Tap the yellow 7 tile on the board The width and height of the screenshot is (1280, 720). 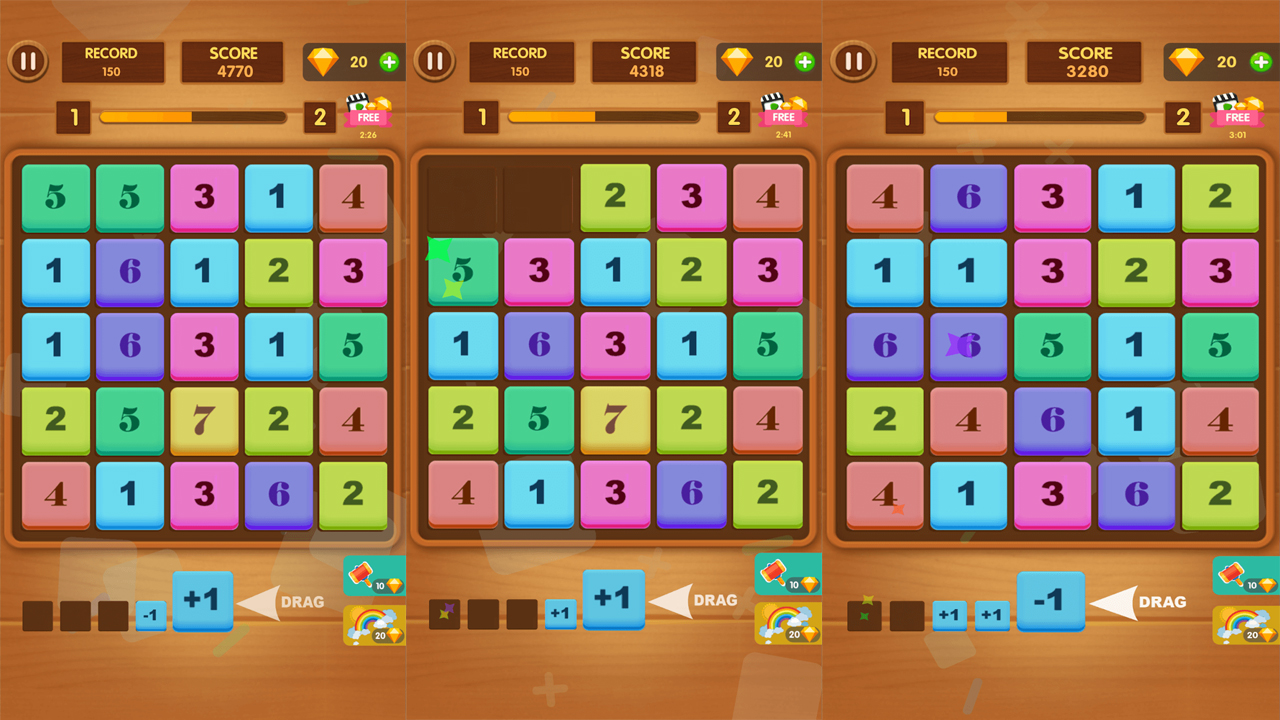tap(204, 420)
